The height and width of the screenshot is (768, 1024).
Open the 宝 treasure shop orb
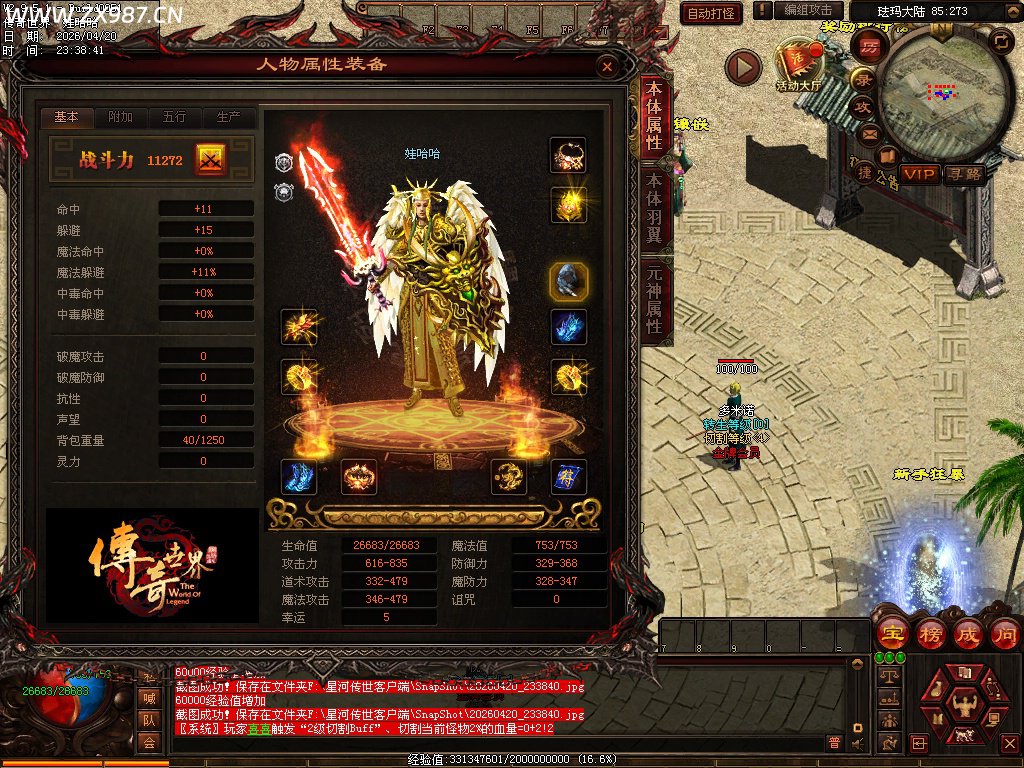892,633
